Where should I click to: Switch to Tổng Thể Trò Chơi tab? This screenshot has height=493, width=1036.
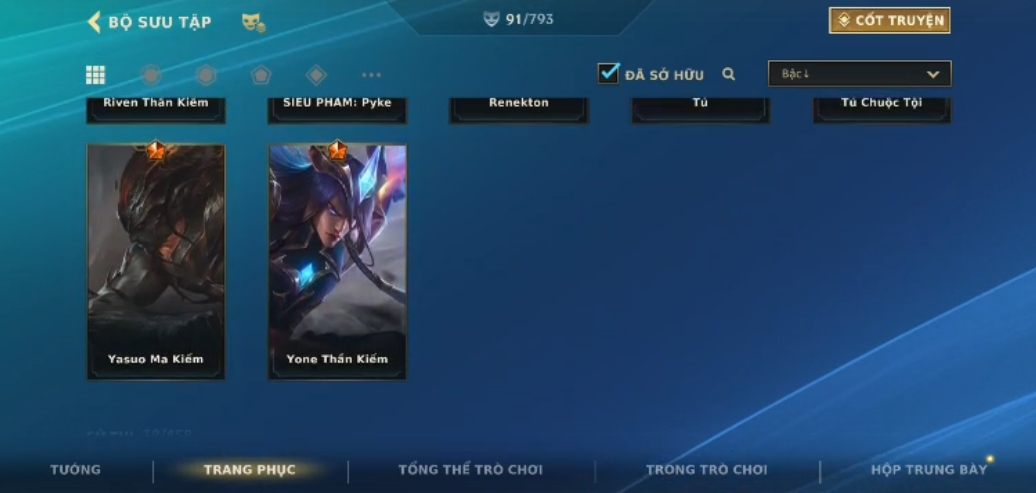[470, 470]
